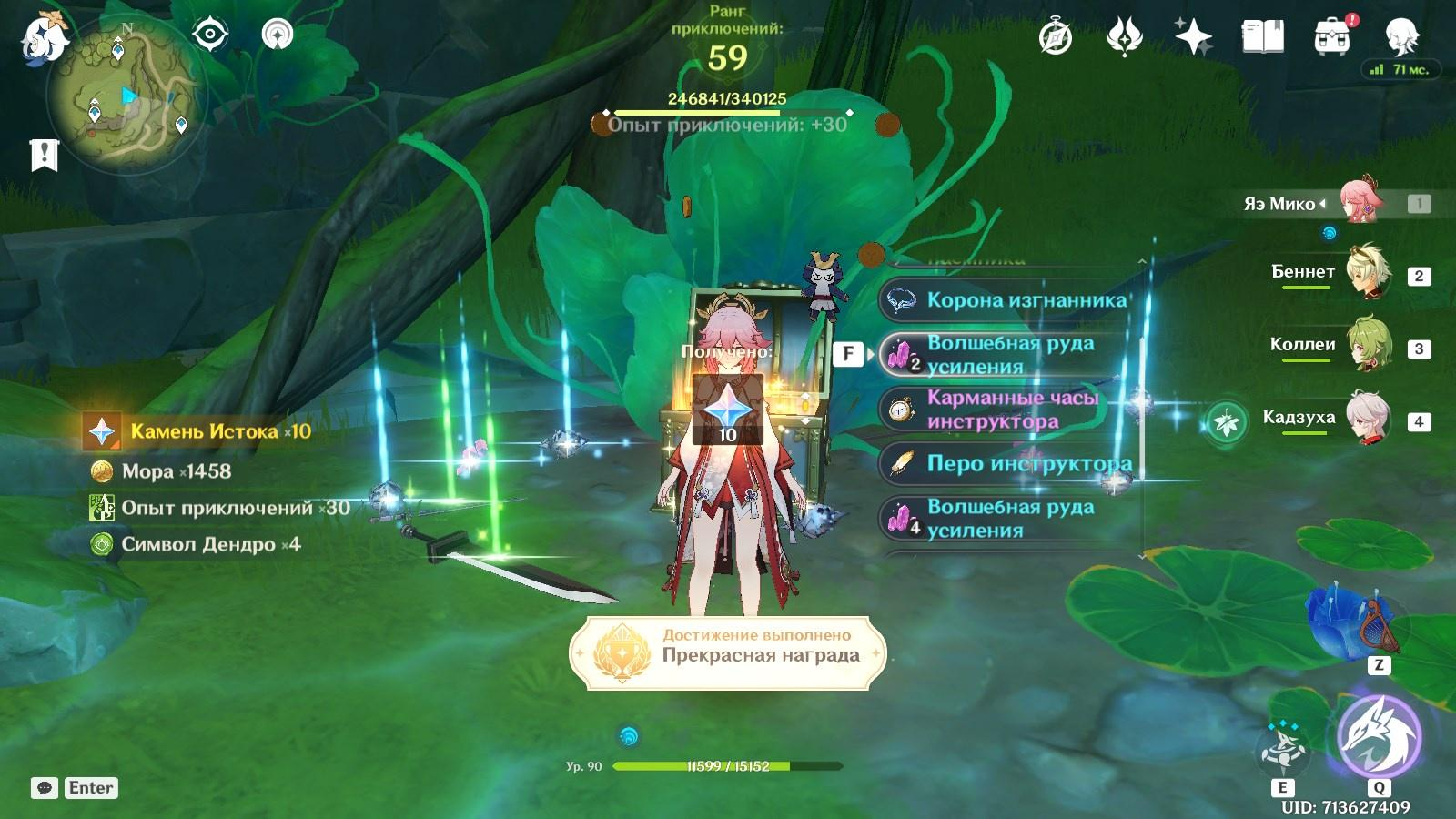Screen dimensions: 1456x819
Task: Pick up Волшебная руда усиления x2
Action: pos(1010,355)
